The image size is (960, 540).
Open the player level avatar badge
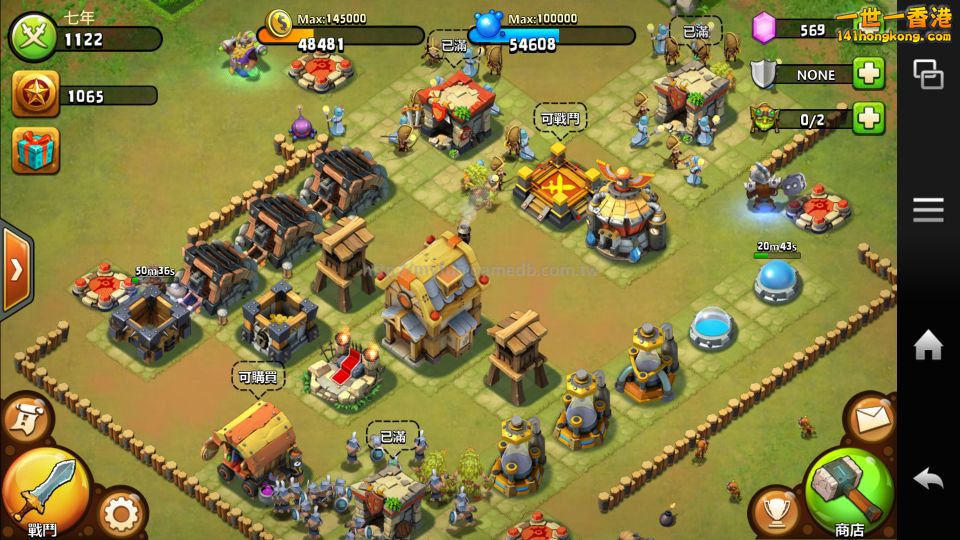coord(33,38)
